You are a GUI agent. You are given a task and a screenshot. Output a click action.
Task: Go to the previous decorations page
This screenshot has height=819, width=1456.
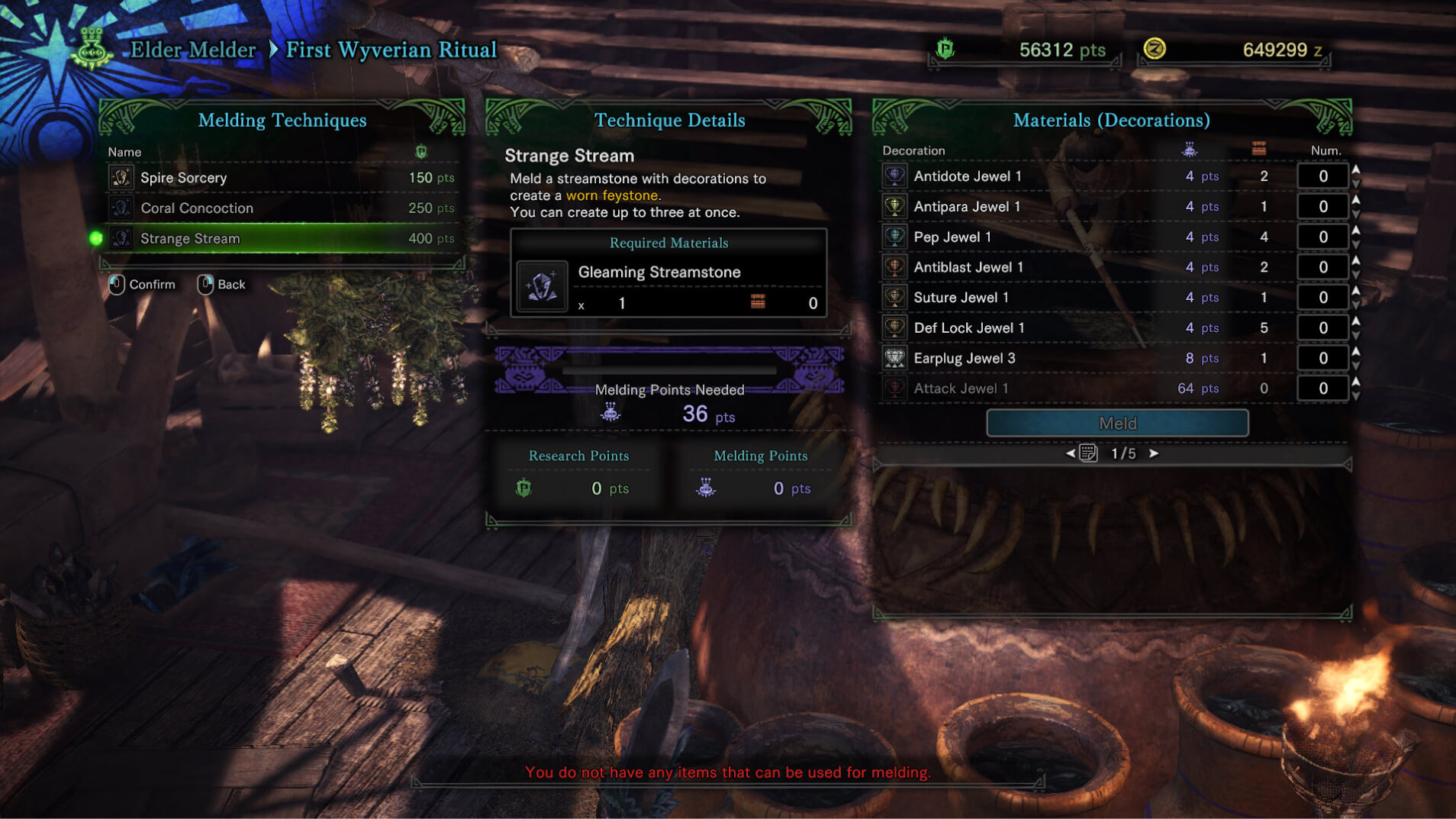click(1071, 453)
